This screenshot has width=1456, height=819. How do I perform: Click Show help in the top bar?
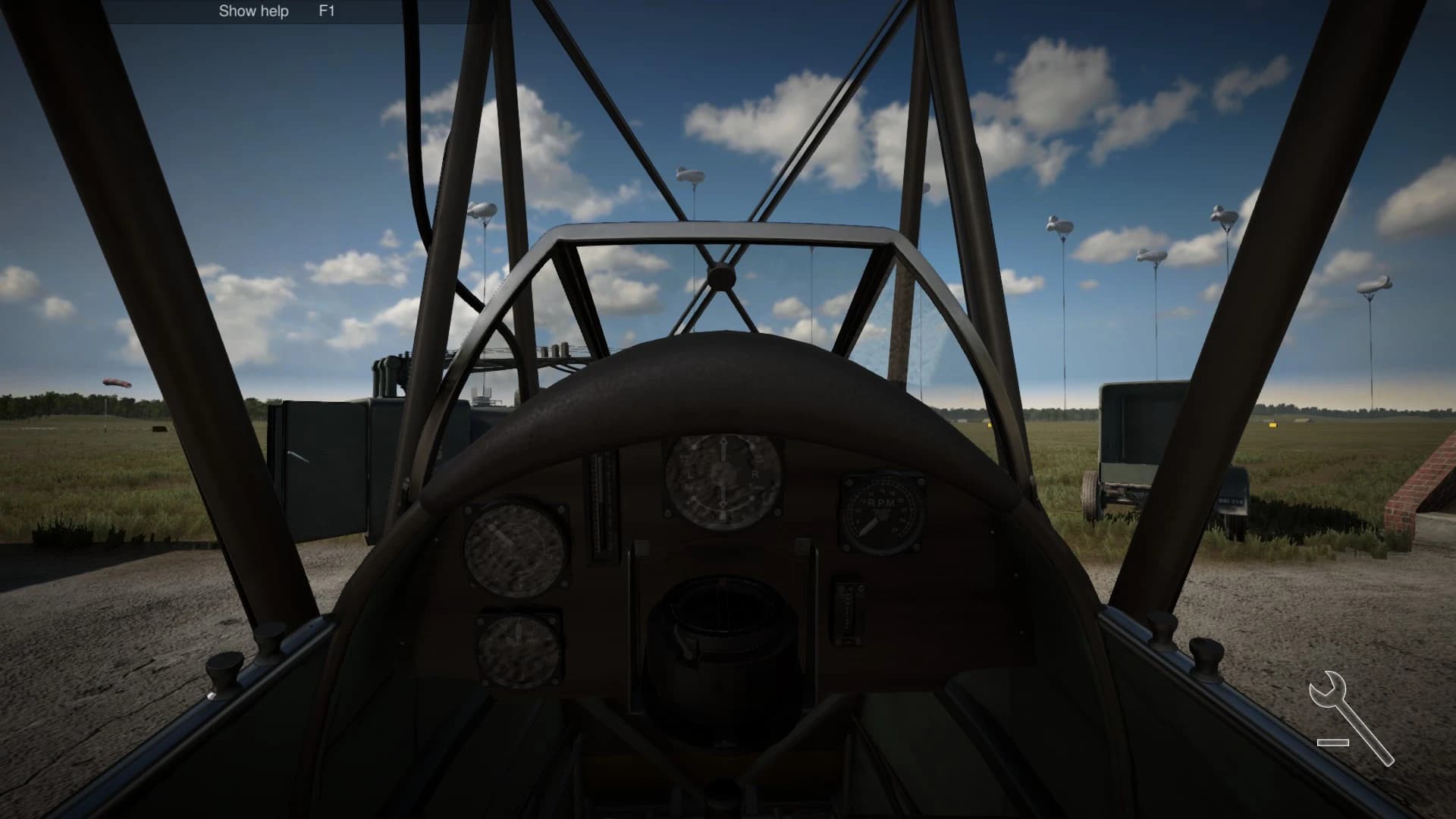tap(253, 11)
